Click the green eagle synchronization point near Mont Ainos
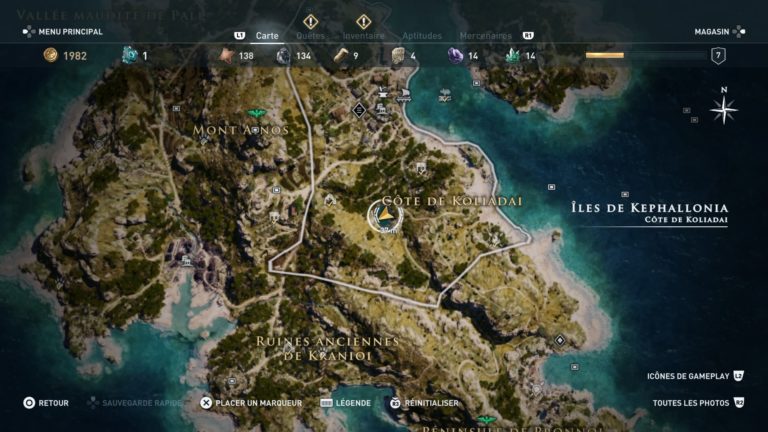The width and height of the screenshot is (768, 432). (257, 113)
